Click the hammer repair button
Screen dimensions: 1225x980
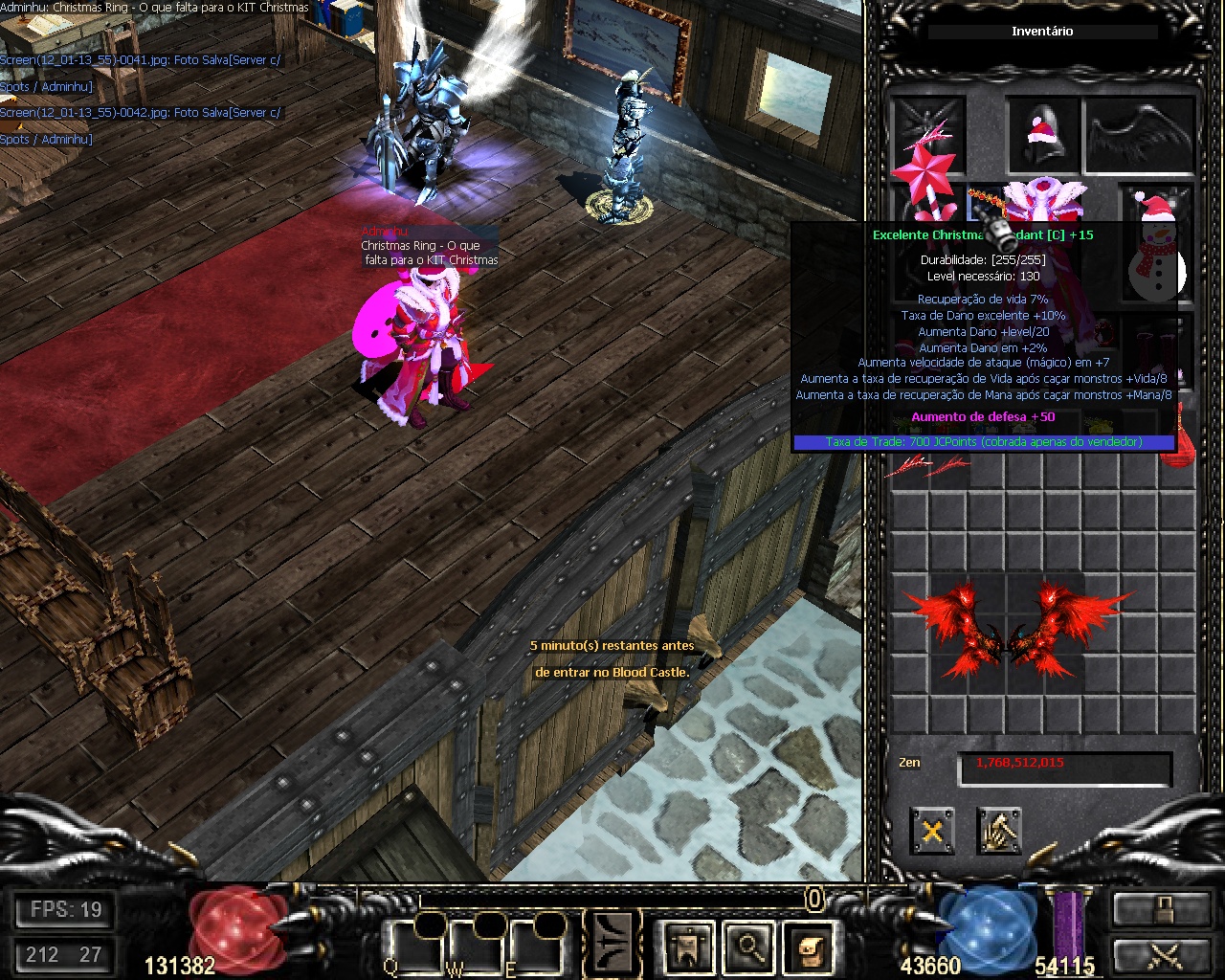999,830
